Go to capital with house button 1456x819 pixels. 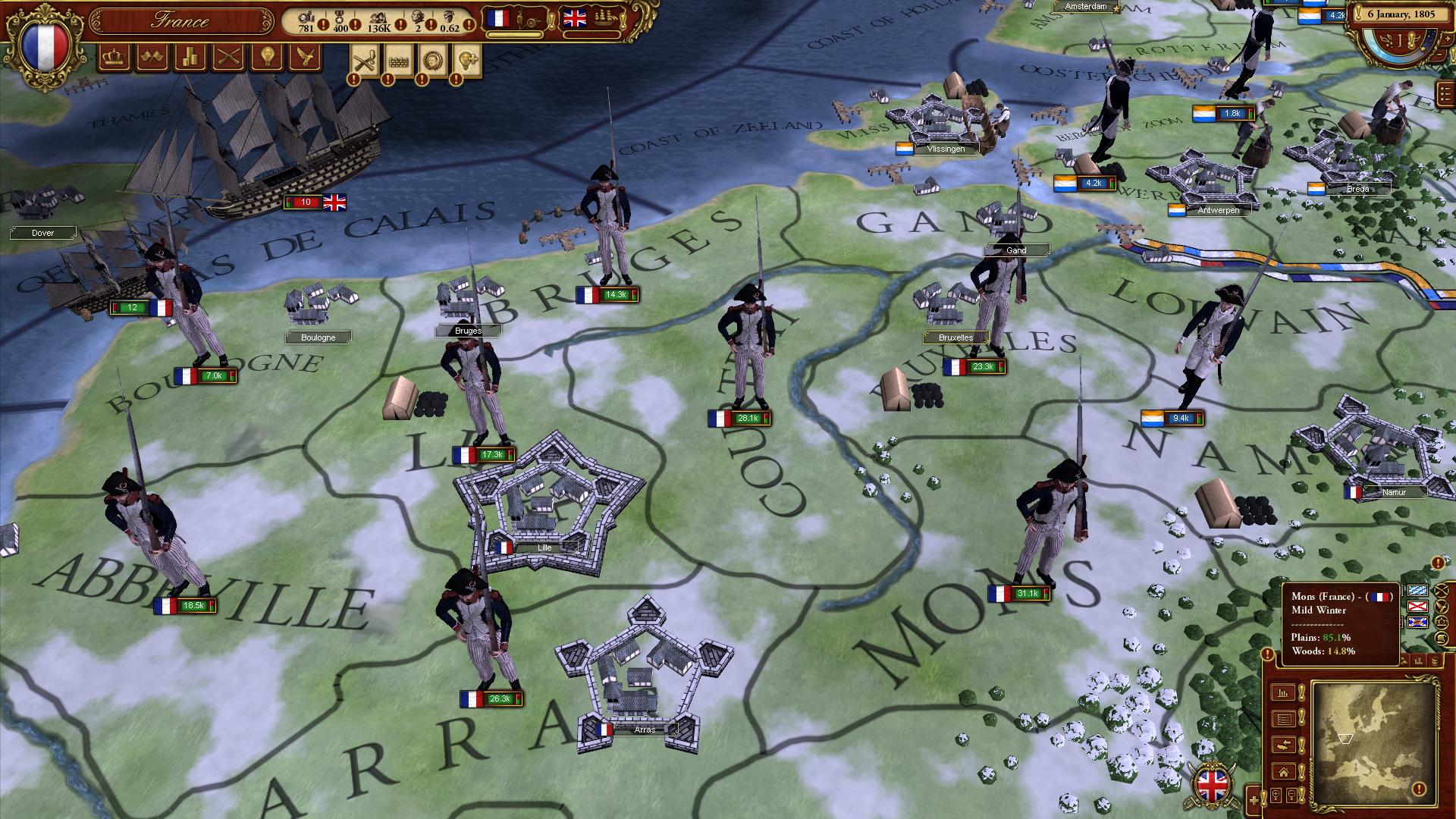1284,772
